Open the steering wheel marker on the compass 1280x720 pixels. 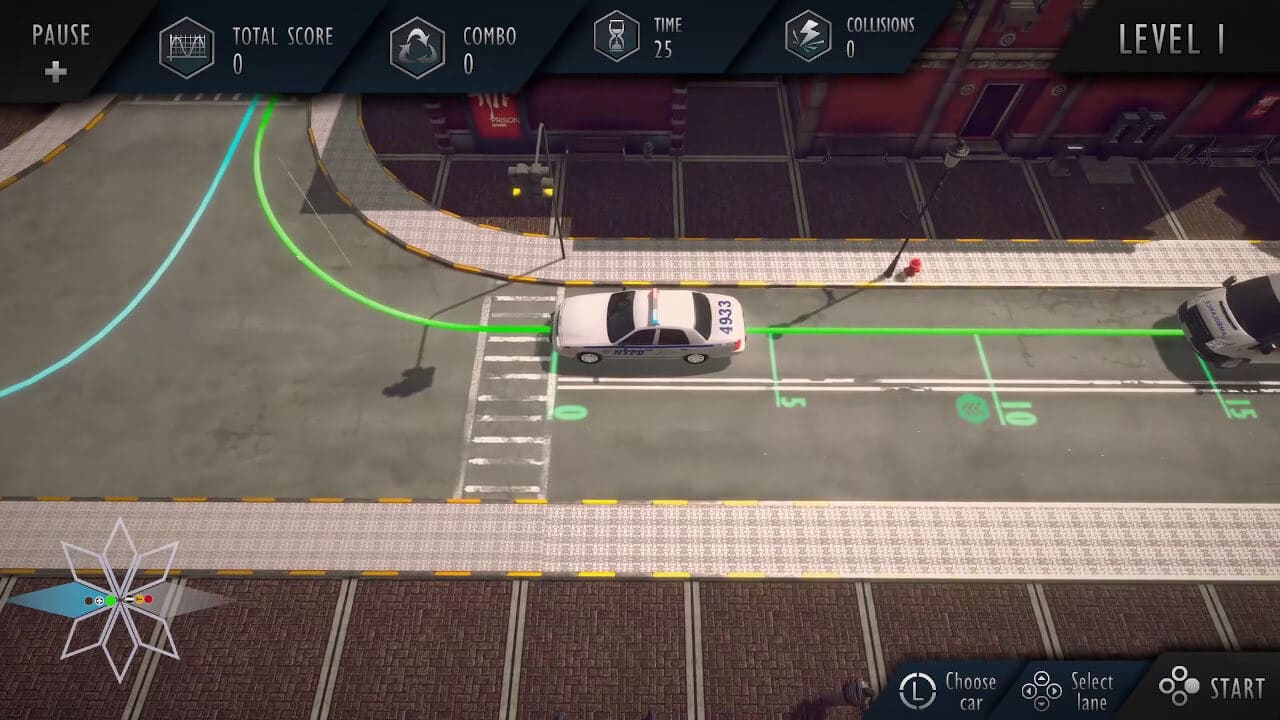coord(99,600)
